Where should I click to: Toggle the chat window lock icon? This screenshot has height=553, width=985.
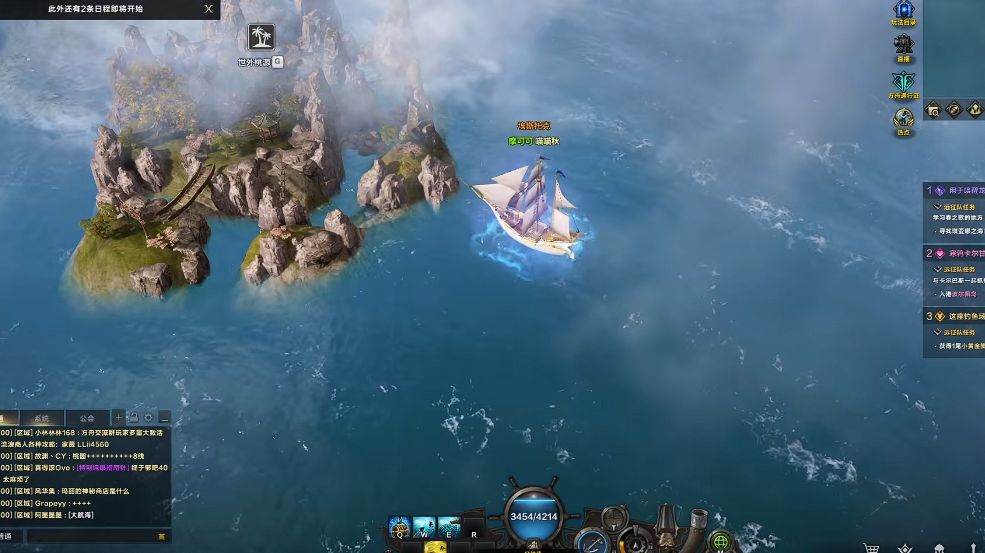(133, 417)
